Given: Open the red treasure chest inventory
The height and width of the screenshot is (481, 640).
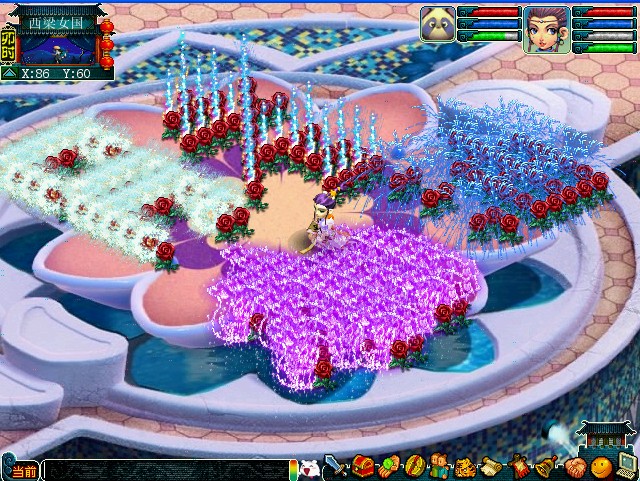Looking at the screenshot, I should (x=362, y=467).
